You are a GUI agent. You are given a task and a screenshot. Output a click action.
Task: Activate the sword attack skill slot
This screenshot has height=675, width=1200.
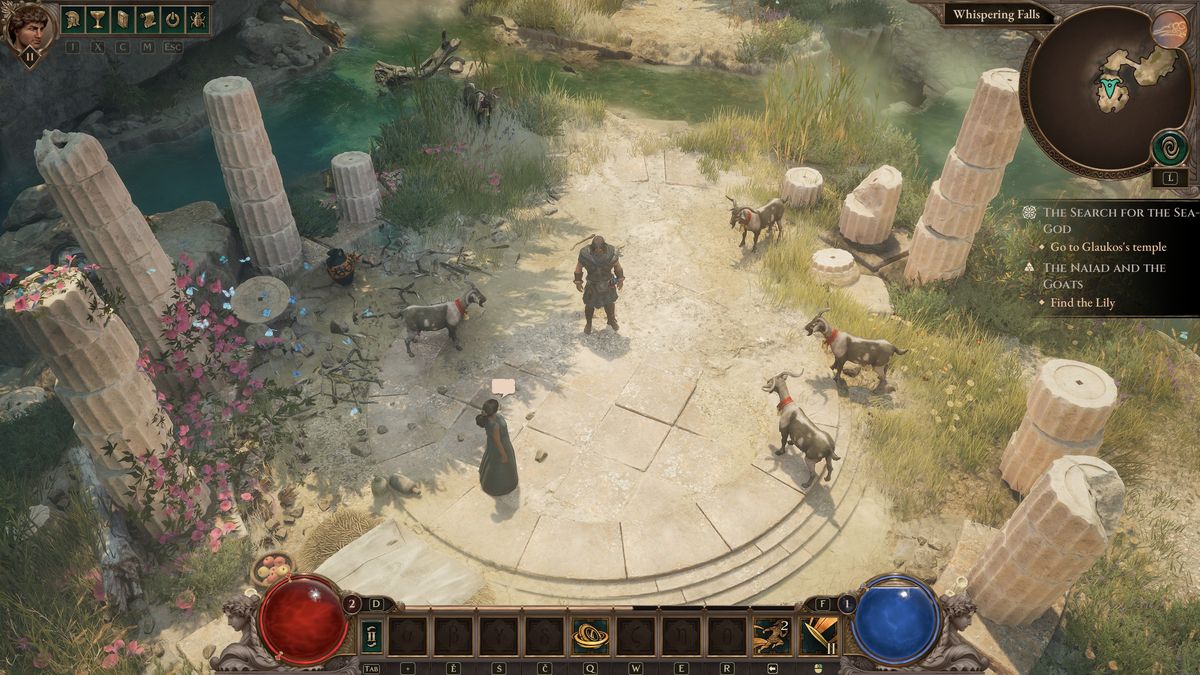(818, 636)
